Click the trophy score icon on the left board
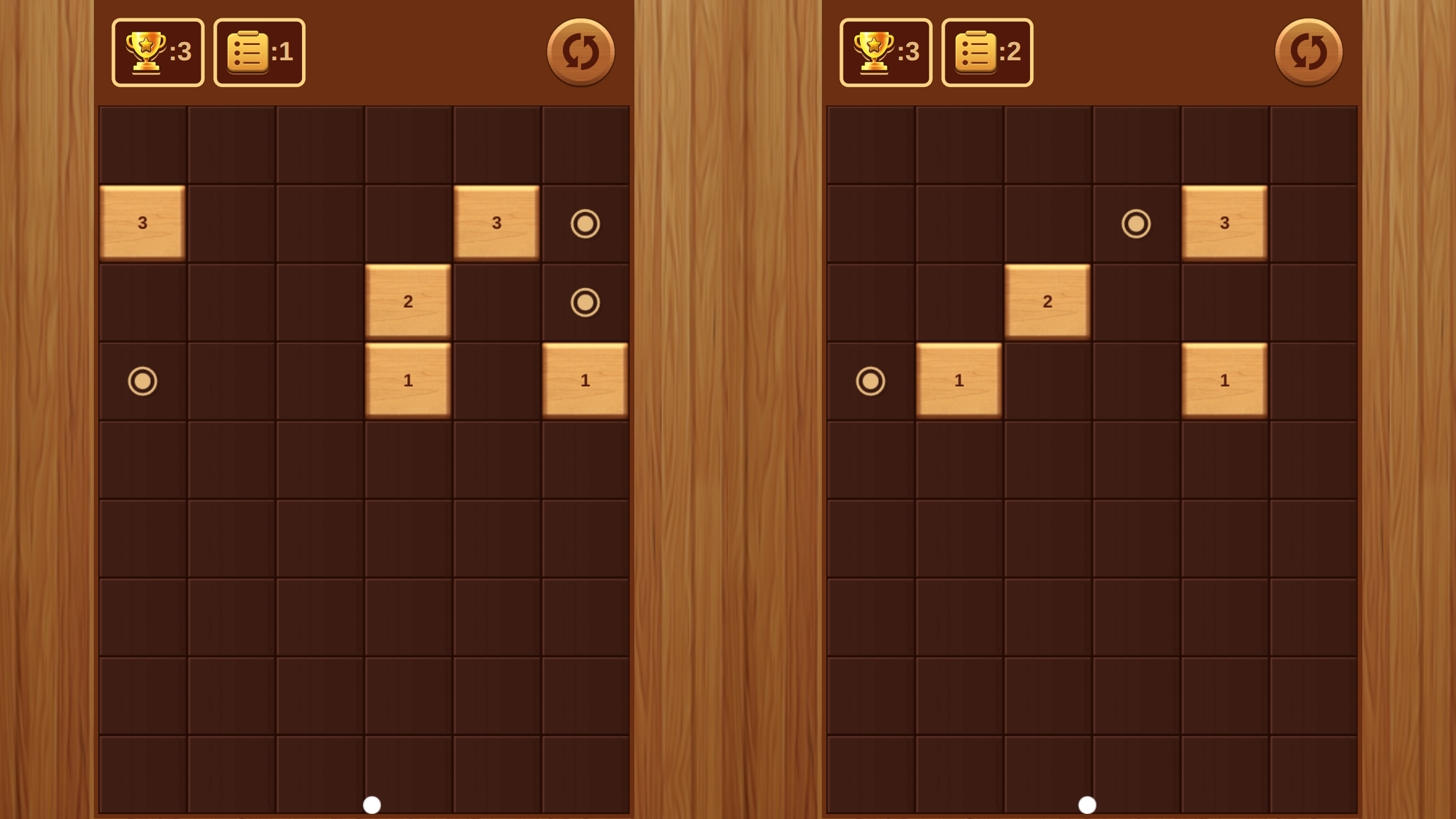 click(158, 51)
